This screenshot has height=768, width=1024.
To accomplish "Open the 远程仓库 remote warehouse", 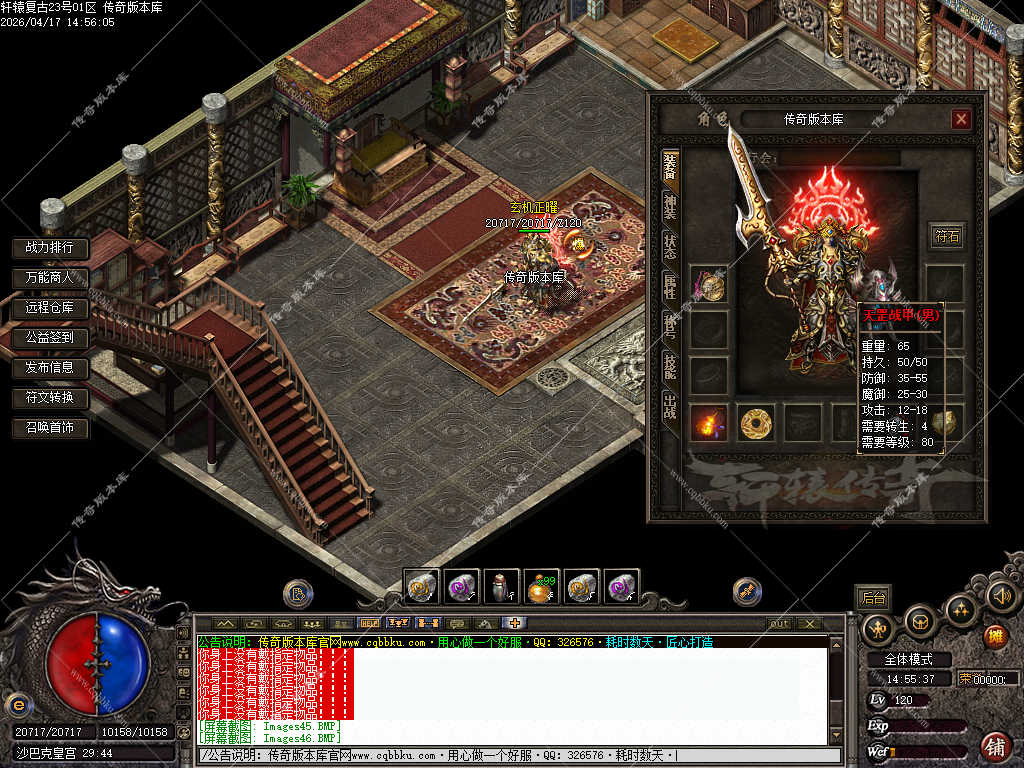I will point(50,308).
